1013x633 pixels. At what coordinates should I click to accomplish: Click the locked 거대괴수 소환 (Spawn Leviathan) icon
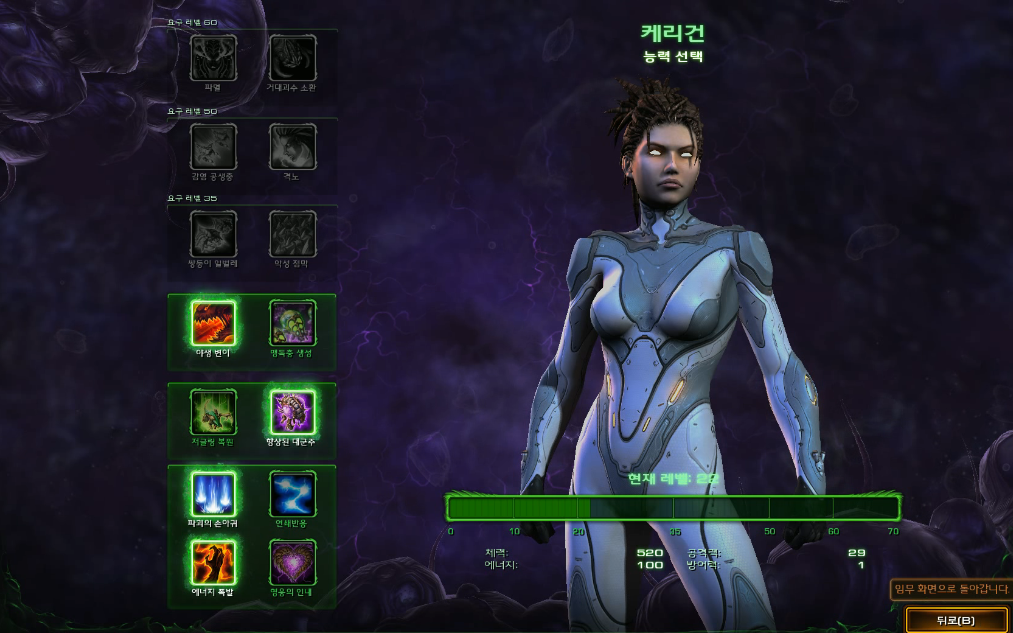tap(292, 58)
